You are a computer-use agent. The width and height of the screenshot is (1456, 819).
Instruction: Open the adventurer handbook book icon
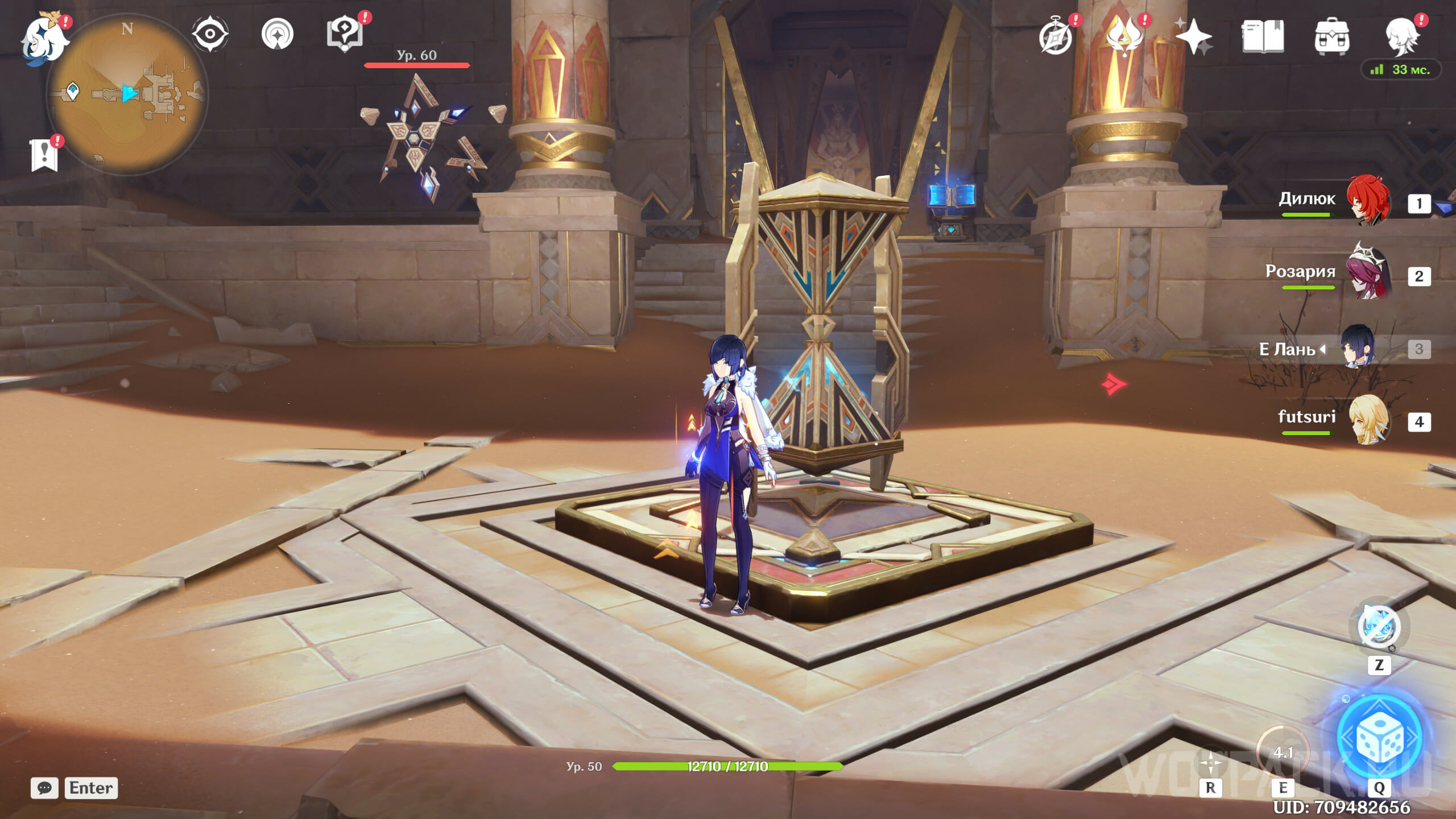click(x=1263, y=36)
